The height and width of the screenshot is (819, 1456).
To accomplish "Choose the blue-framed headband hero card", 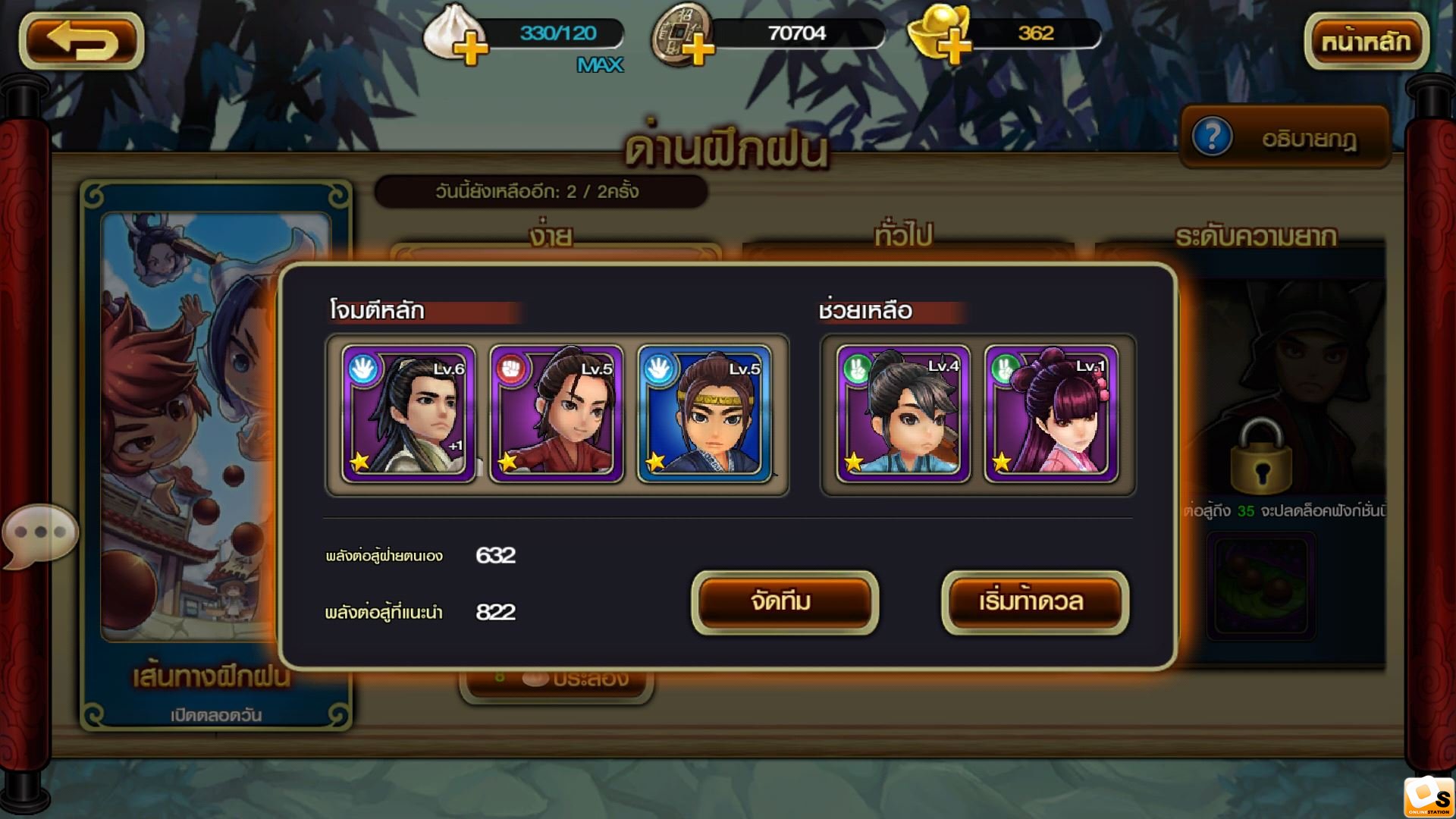I will click(704, 414).
